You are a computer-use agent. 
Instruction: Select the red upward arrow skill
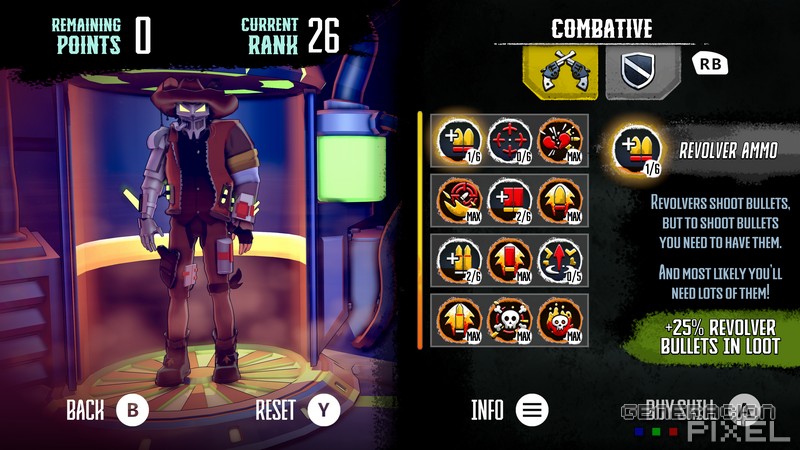pos(561,262)
